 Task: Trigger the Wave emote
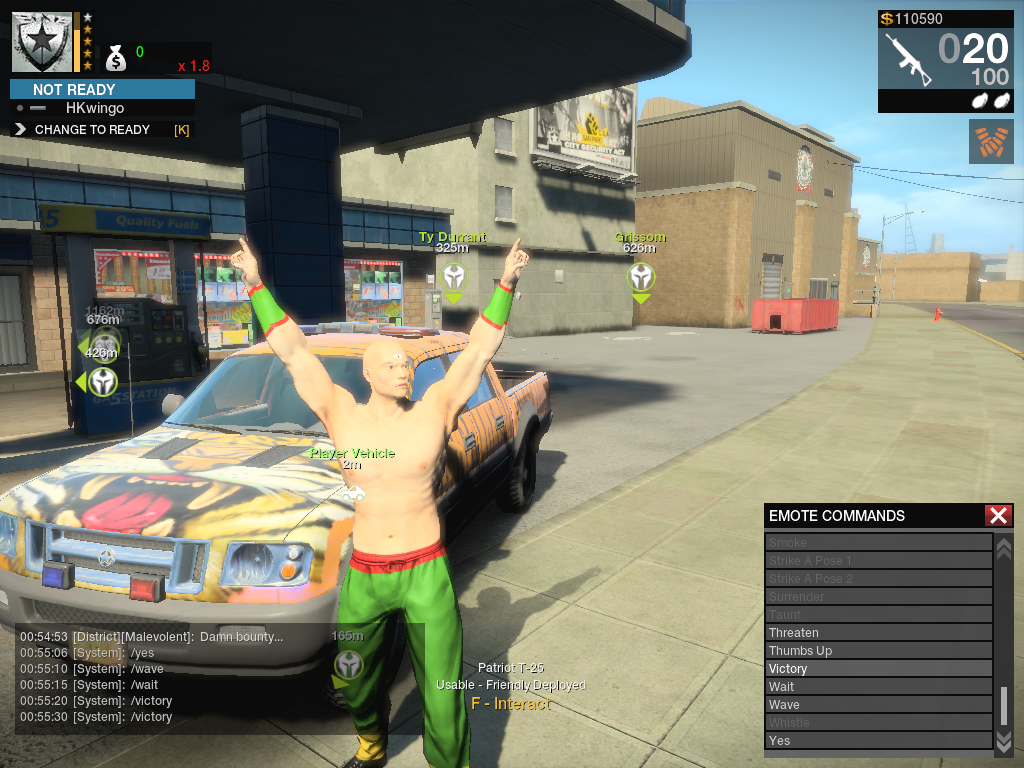(x=878, y=705)
